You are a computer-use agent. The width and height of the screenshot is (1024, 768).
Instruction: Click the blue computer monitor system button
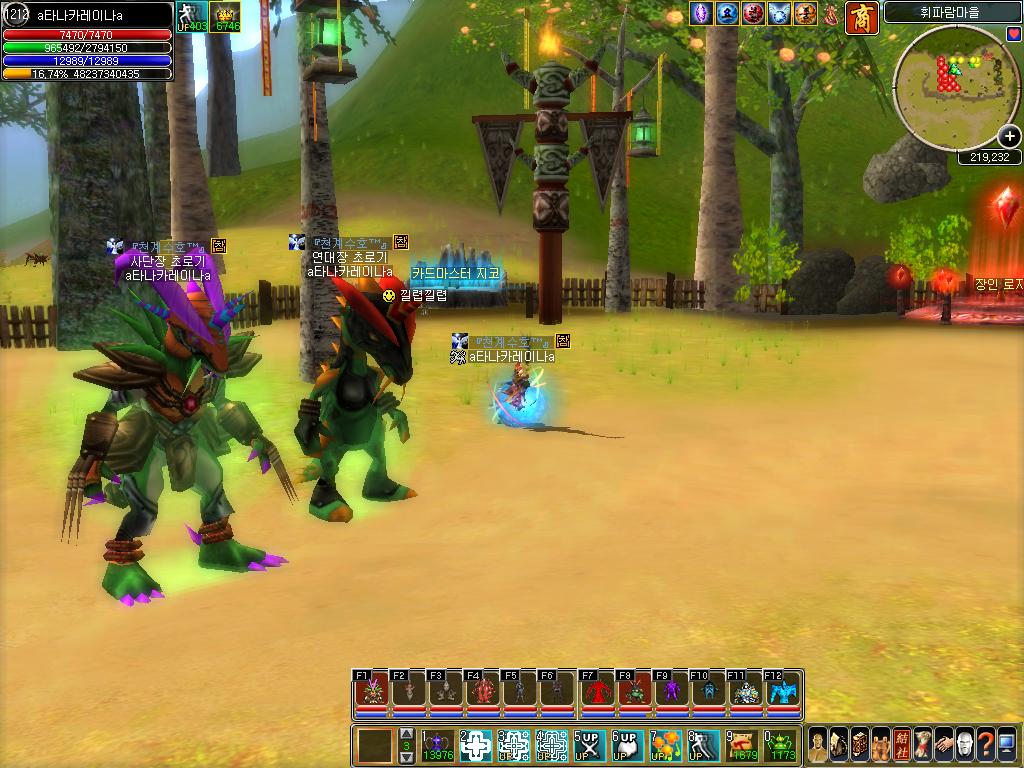[x=1007, y=745]
